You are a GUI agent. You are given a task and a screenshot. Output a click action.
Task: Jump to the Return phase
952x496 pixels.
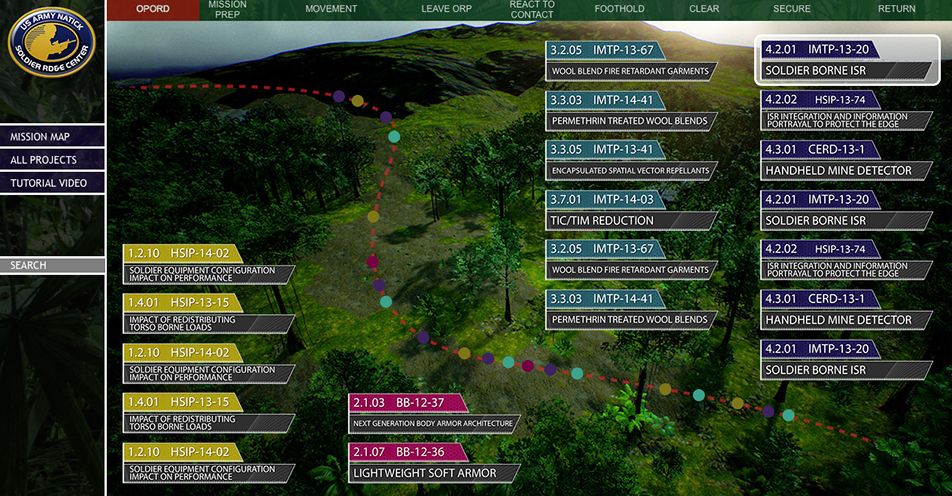(x=896, y=9)
